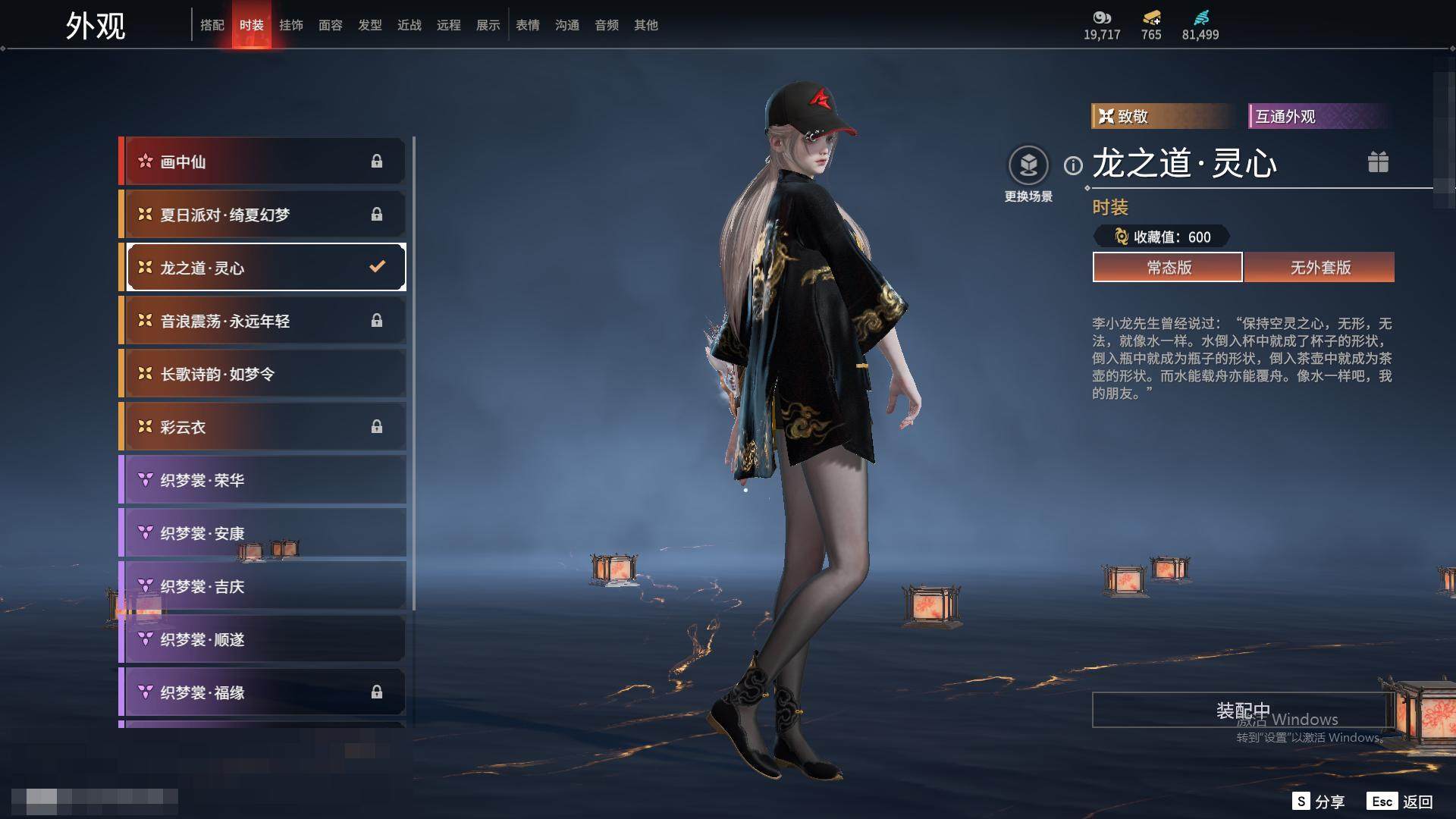The image size is (1456, 819).
Task: Go to the 发型 hairstyle tab
Action: (x=370, y=25)
